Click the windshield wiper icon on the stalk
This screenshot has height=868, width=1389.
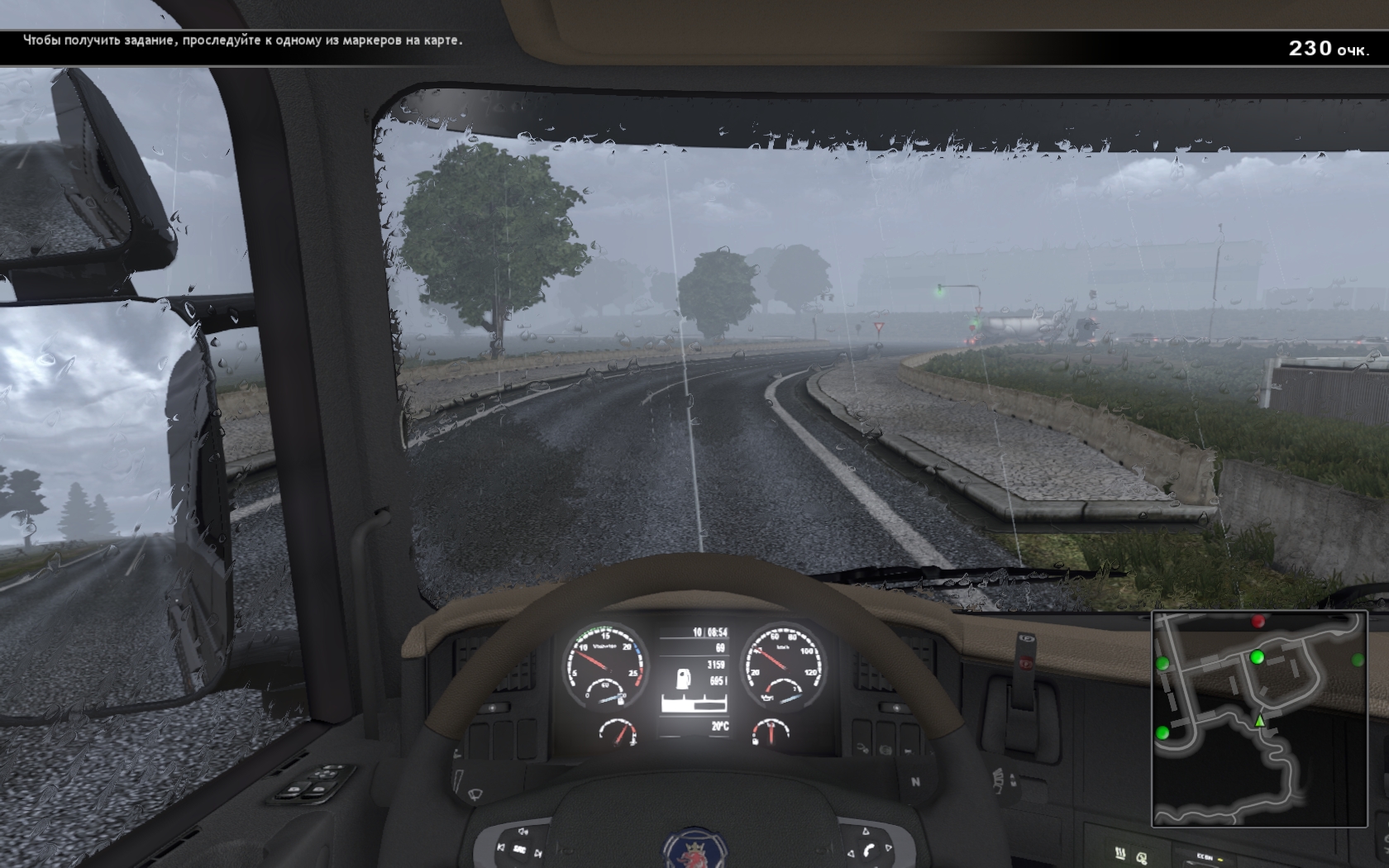tap(475, 794)
